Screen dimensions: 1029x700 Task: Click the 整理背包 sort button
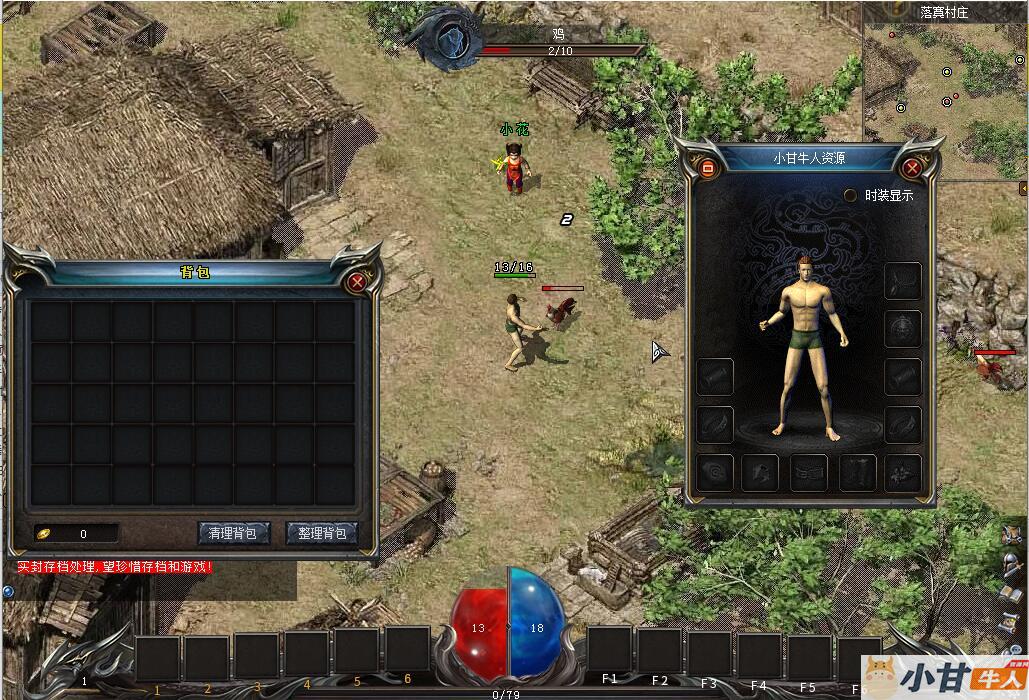click(322, 533)
